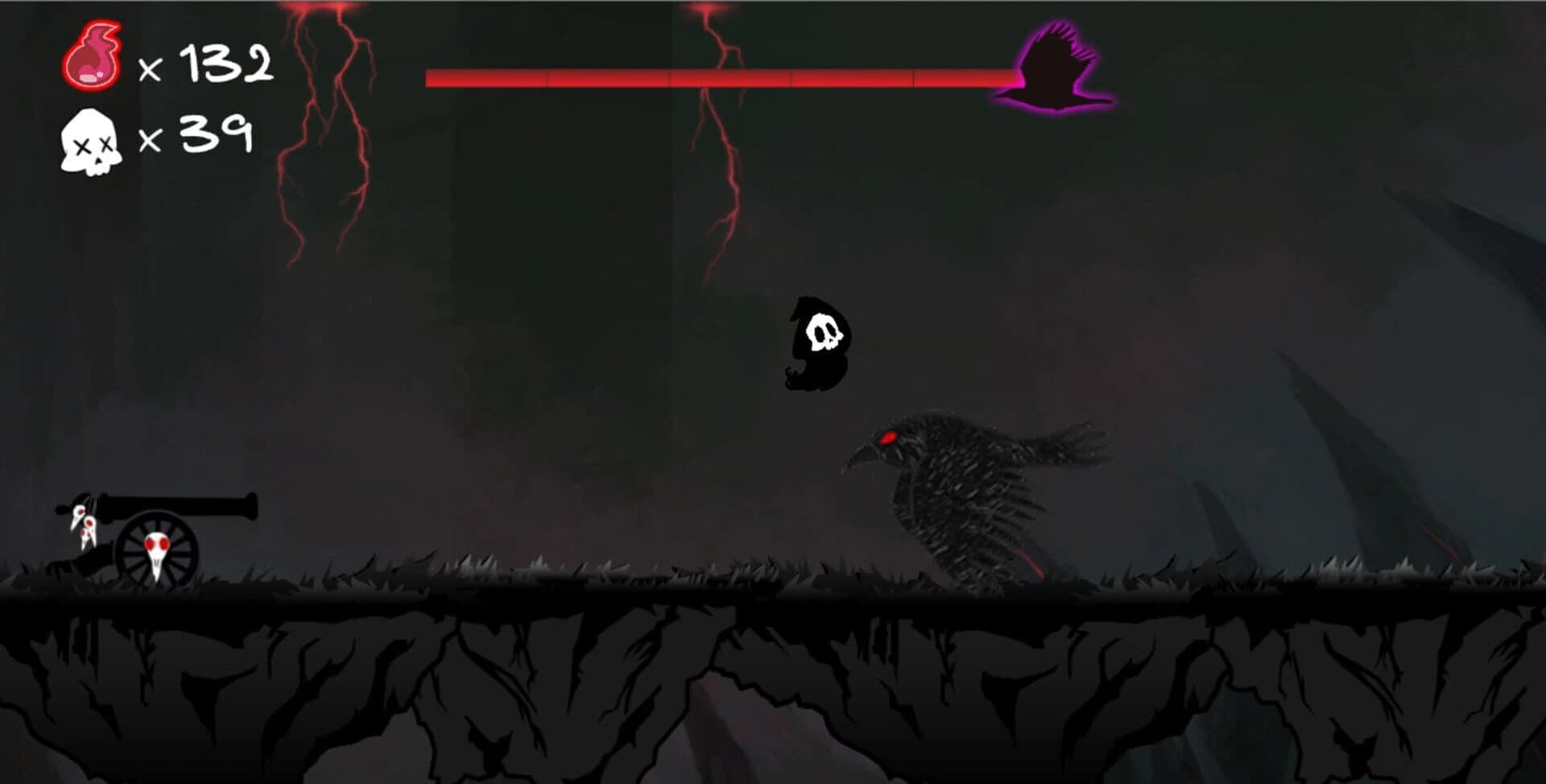Toggle the boss health bar visibility
This screenshot has width=1546, height=784.
pos(725,76)
